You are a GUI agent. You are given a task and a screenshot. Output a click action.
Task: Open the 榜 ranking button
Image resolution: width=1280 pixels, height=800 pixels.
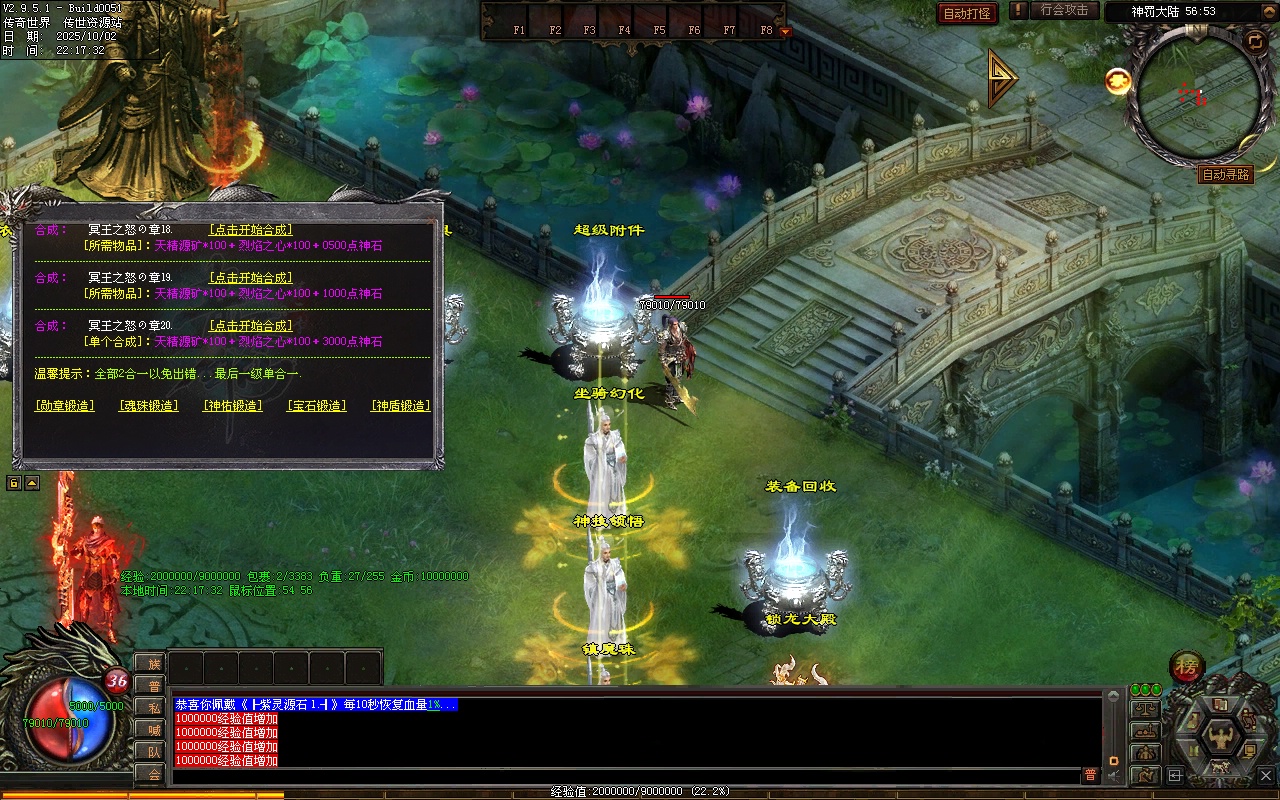click(1187, 667)
